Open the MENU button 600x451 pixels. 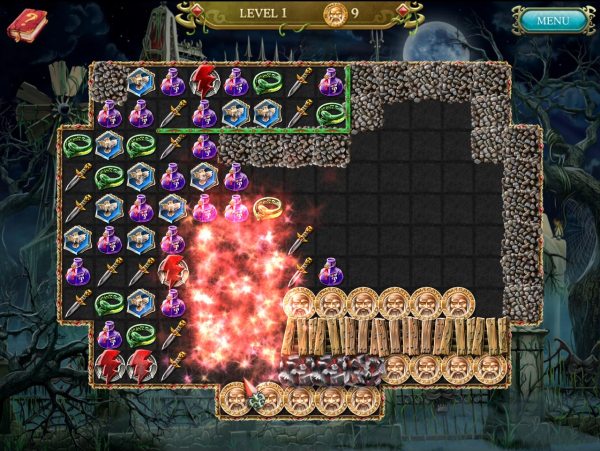click(x=553, y=20)
